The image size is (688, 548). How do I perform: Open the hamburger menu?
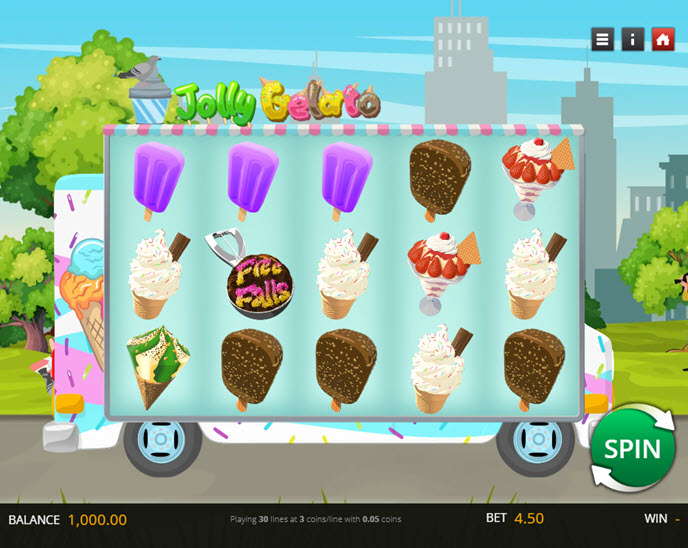pyautogui.click(x=602, y=39)
